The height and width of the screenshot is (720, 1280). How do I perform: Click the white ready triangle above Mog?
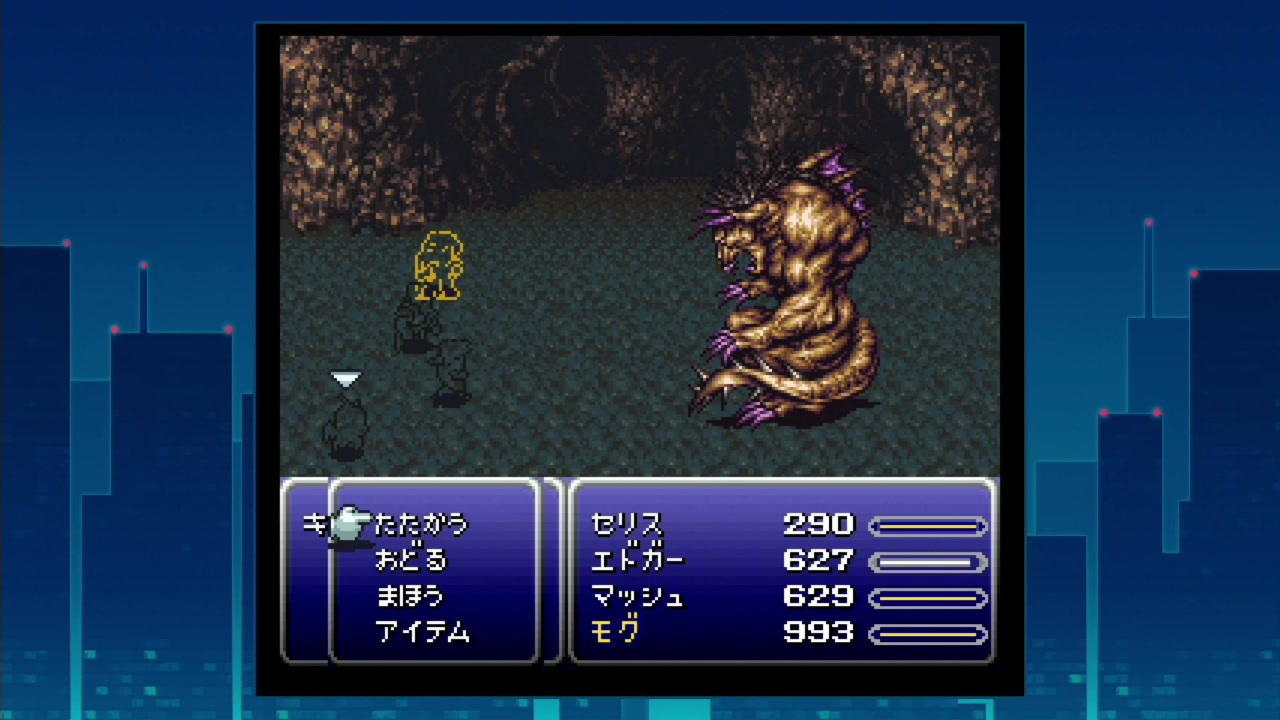345,379
